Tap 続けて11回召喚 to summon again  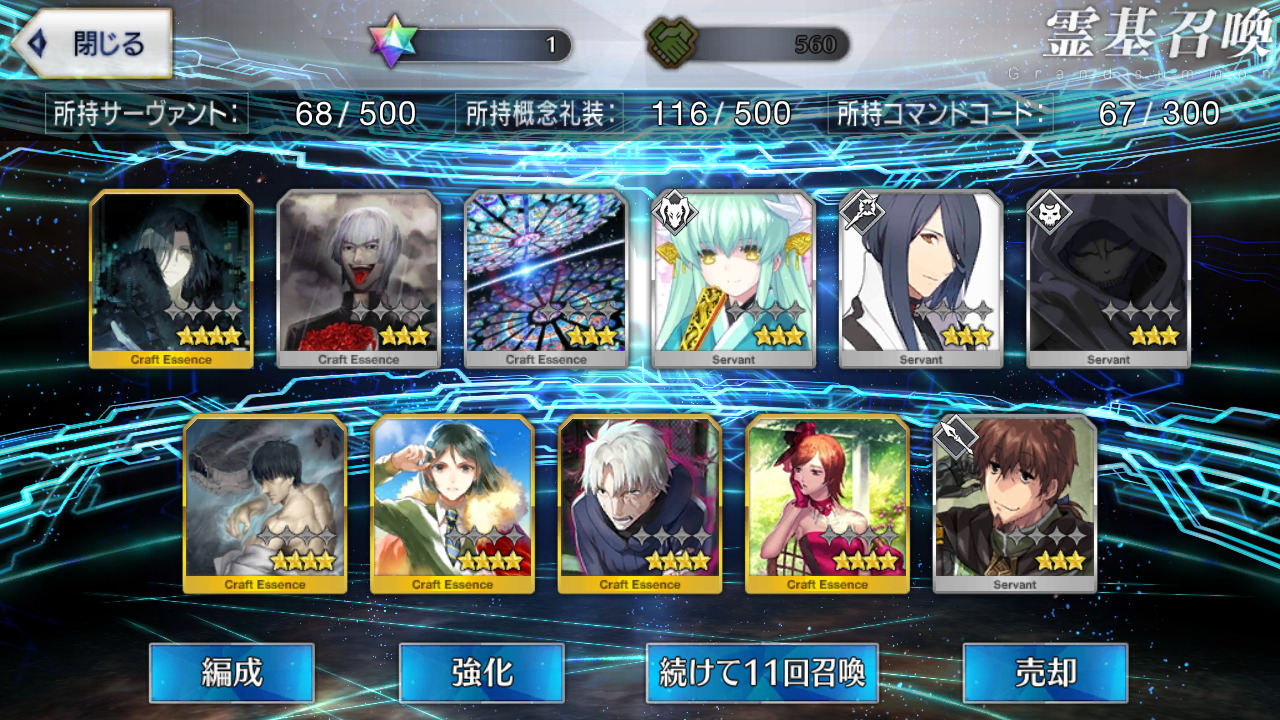pyautogui.click(x=762, y=673)
